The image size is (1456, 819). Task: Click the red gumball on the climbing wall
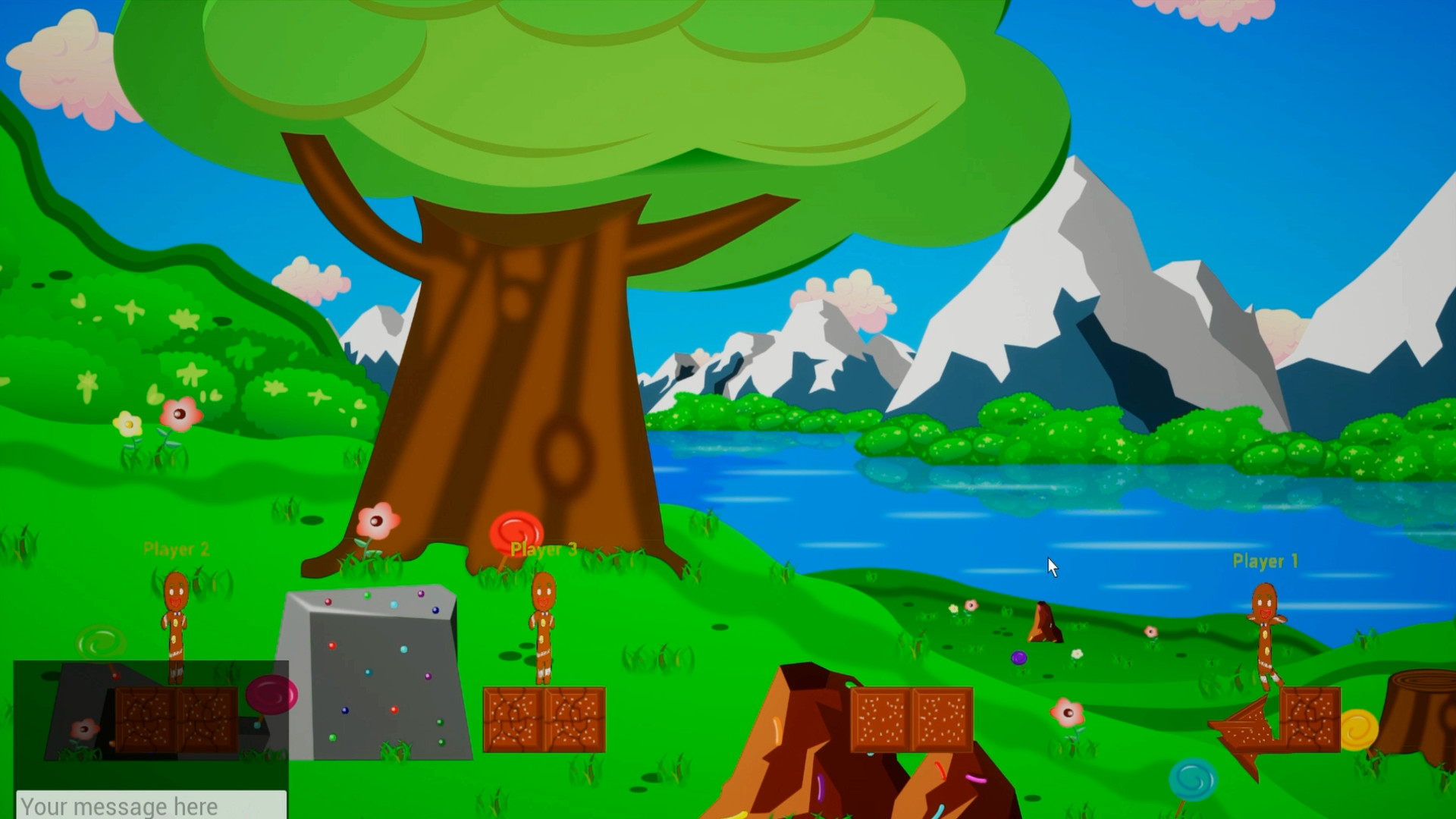[x=331, y=645]
